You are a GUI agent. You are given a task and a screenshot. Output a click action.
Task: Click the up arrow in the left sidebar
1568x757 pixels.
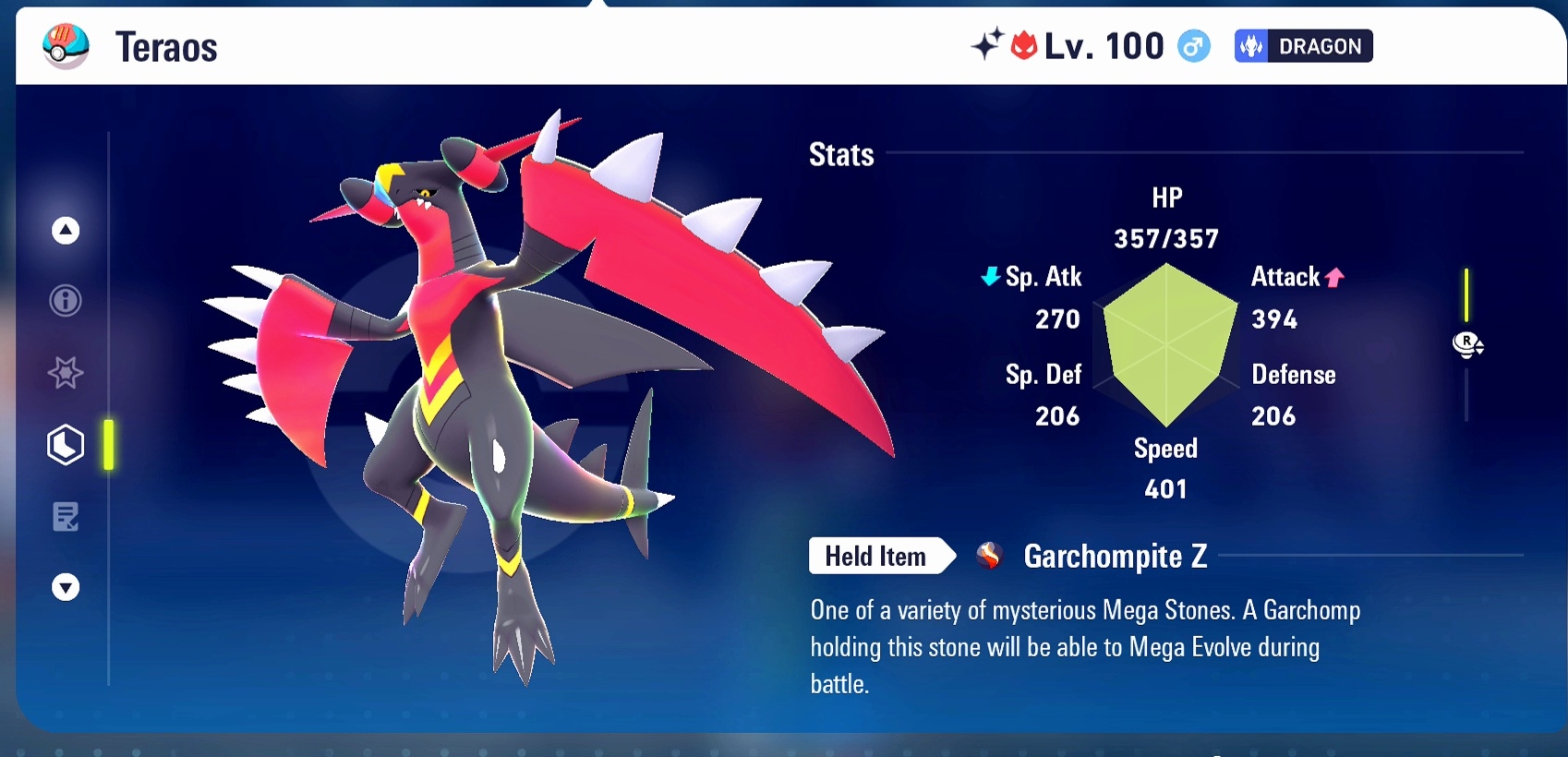66,231
